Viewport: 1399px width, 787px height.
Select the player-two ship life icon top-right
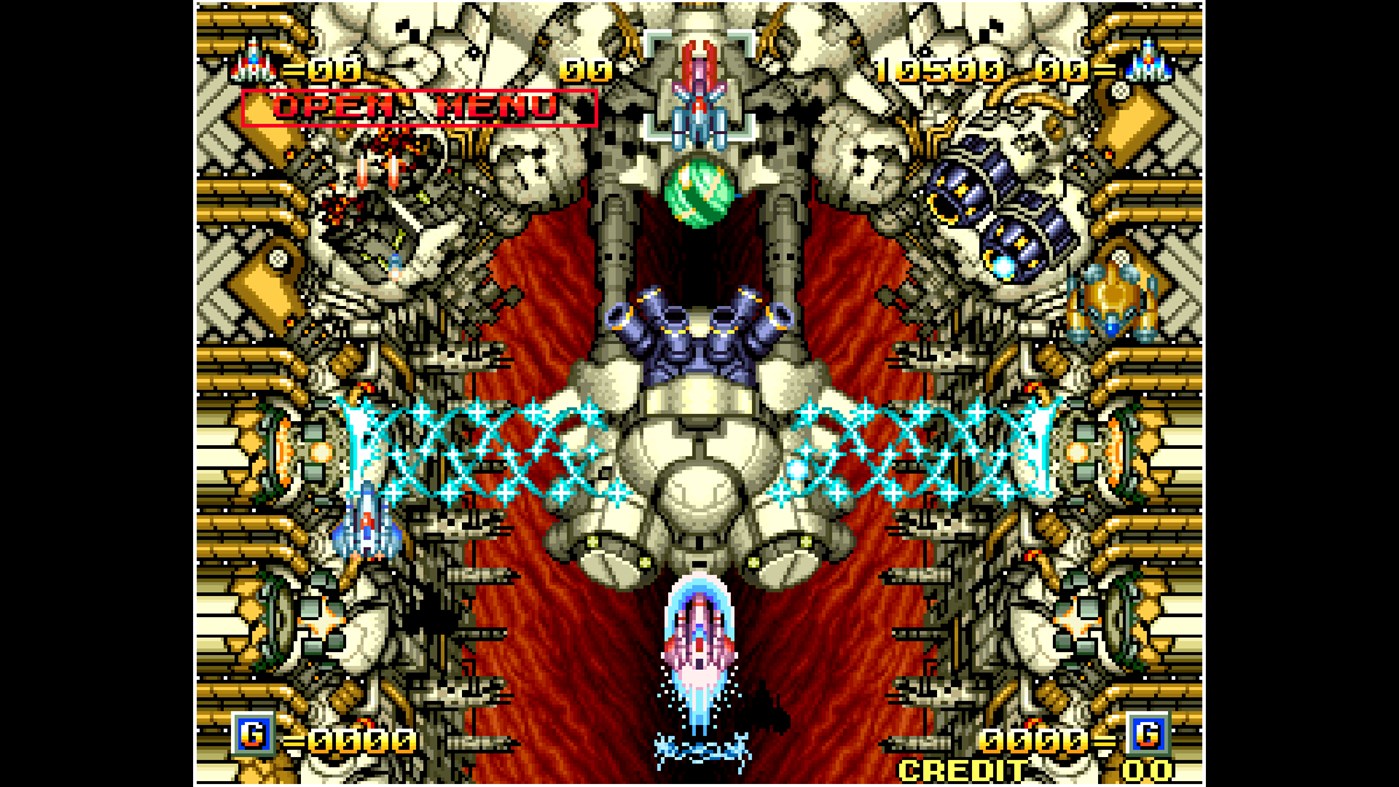(1148, 65)
